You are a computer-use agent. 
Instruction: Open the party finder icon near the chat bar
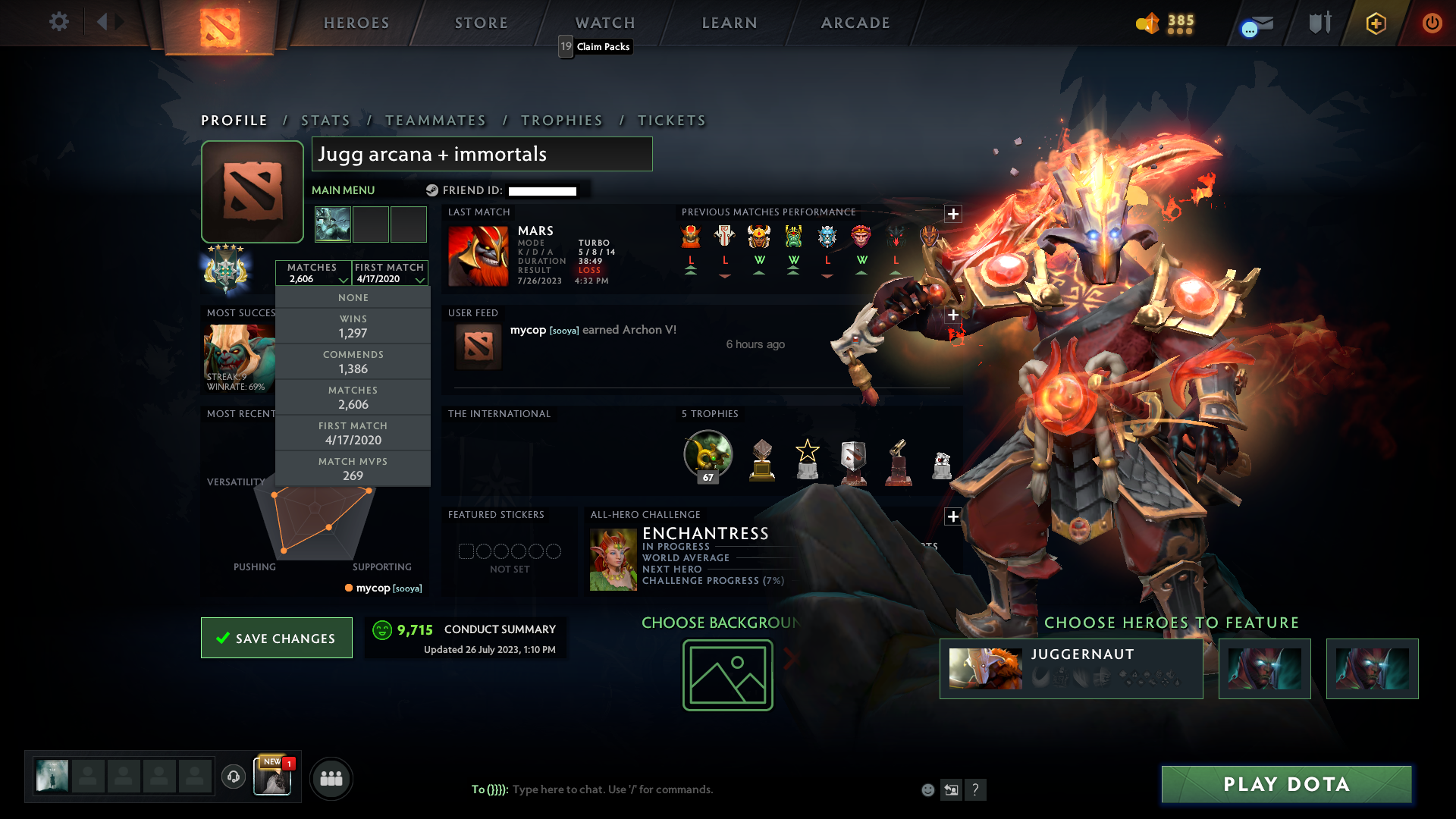tap(331, 778)
